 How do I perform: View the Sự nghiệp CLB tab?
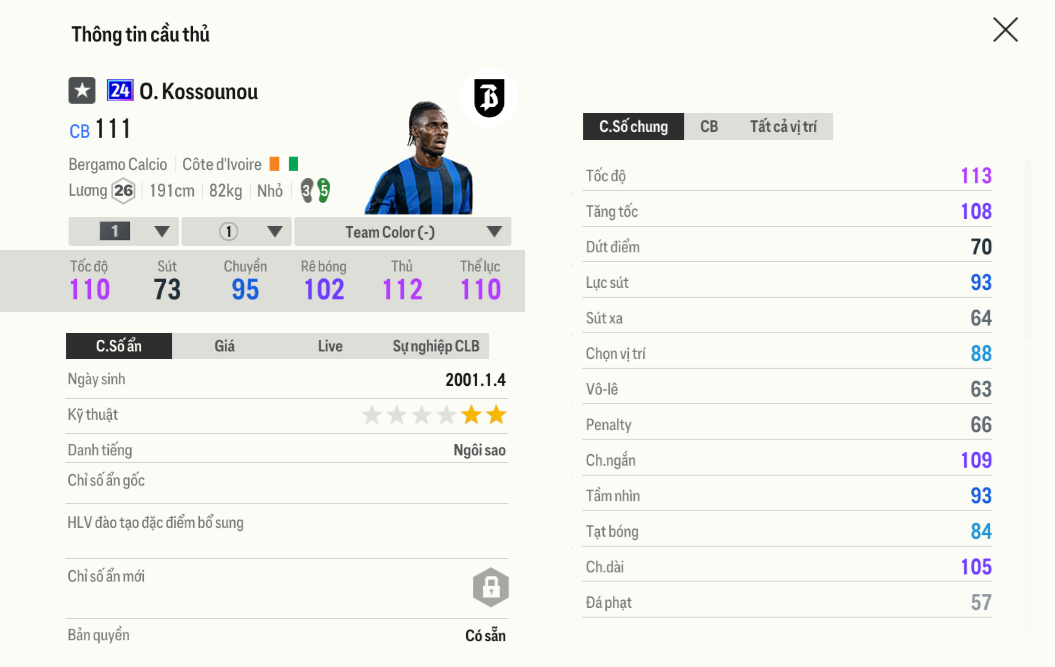(x=436, y=346)
